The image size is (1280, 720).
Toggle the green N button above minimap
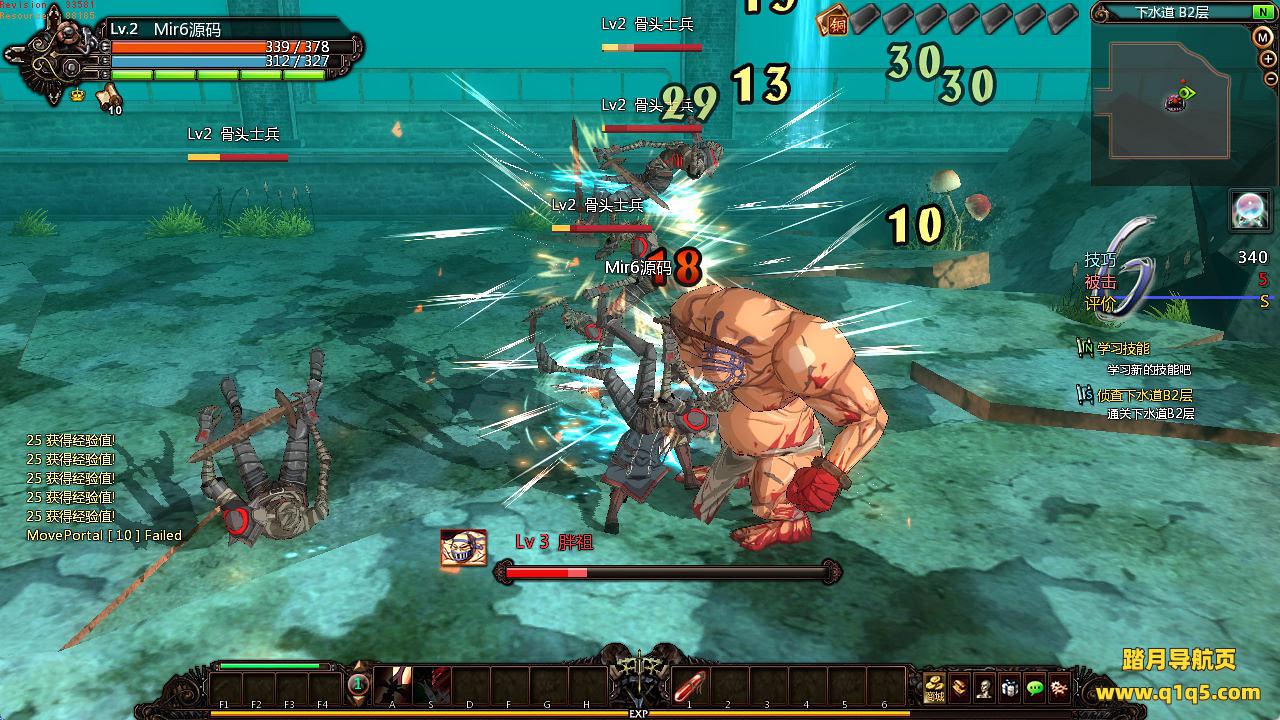1262,13
